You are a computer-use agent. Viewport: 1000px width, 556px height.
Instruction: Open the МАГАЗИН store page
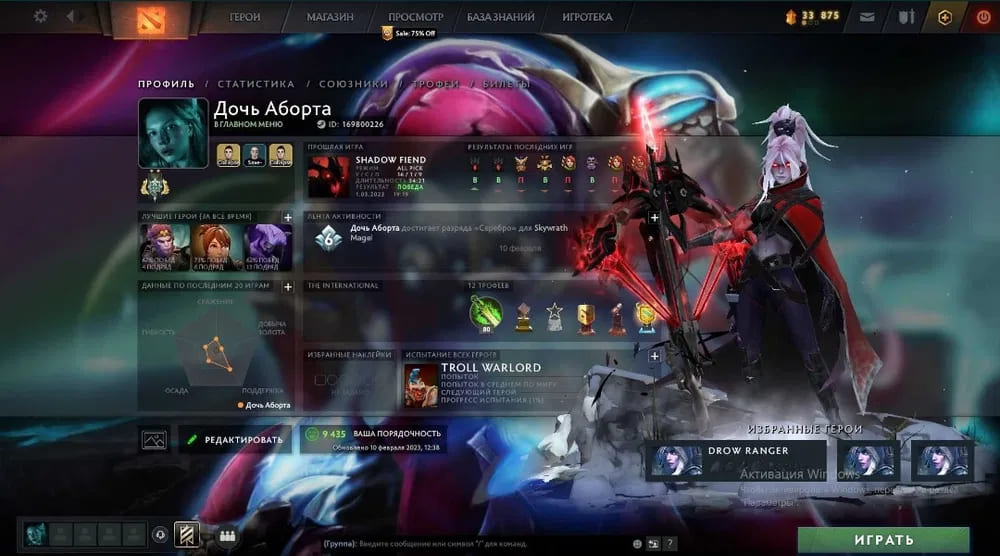[x=330, y=17]
